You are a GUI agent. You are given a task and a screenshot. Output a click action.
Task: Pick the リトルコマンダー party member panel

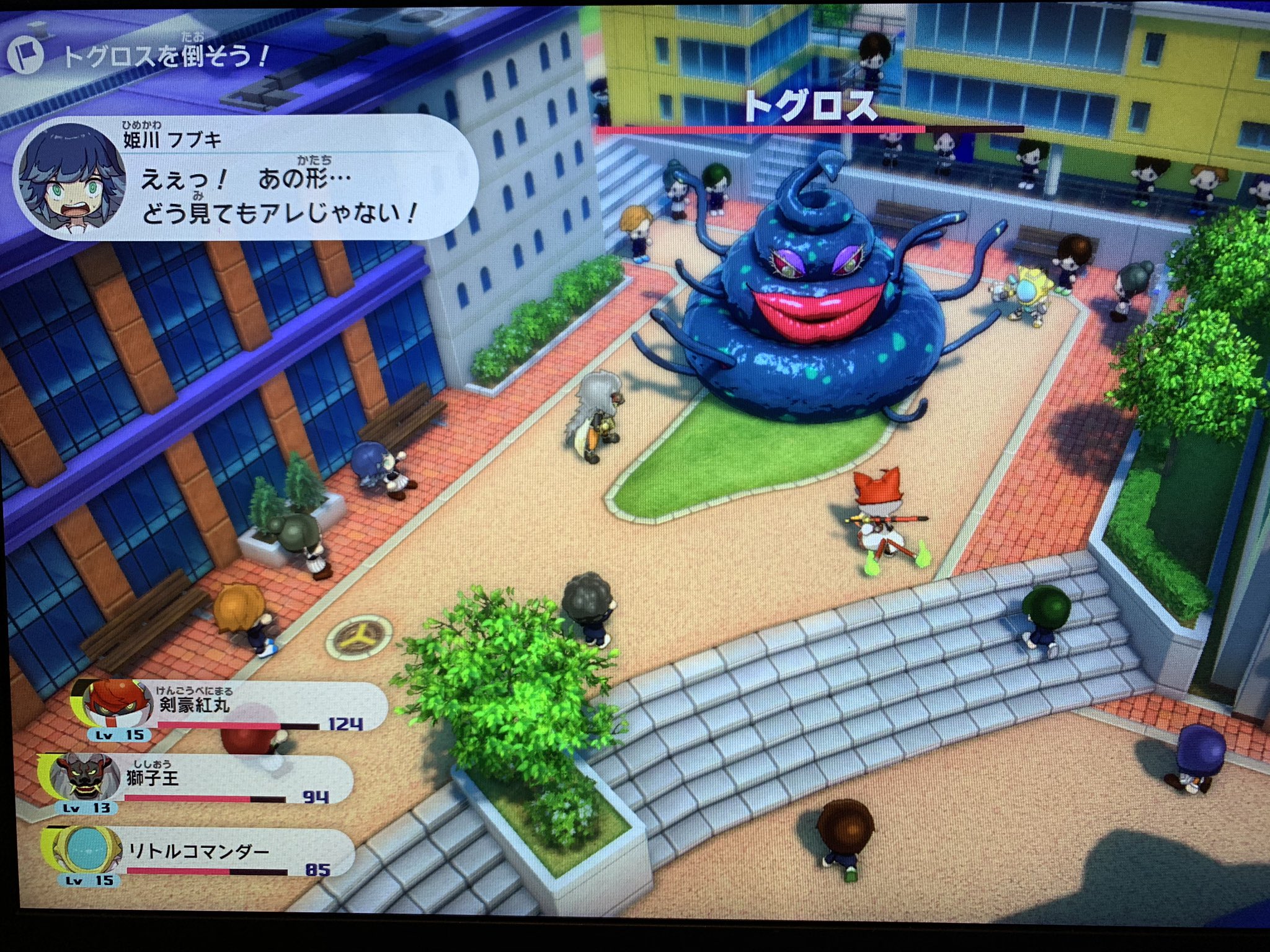[x=198, y=855]
